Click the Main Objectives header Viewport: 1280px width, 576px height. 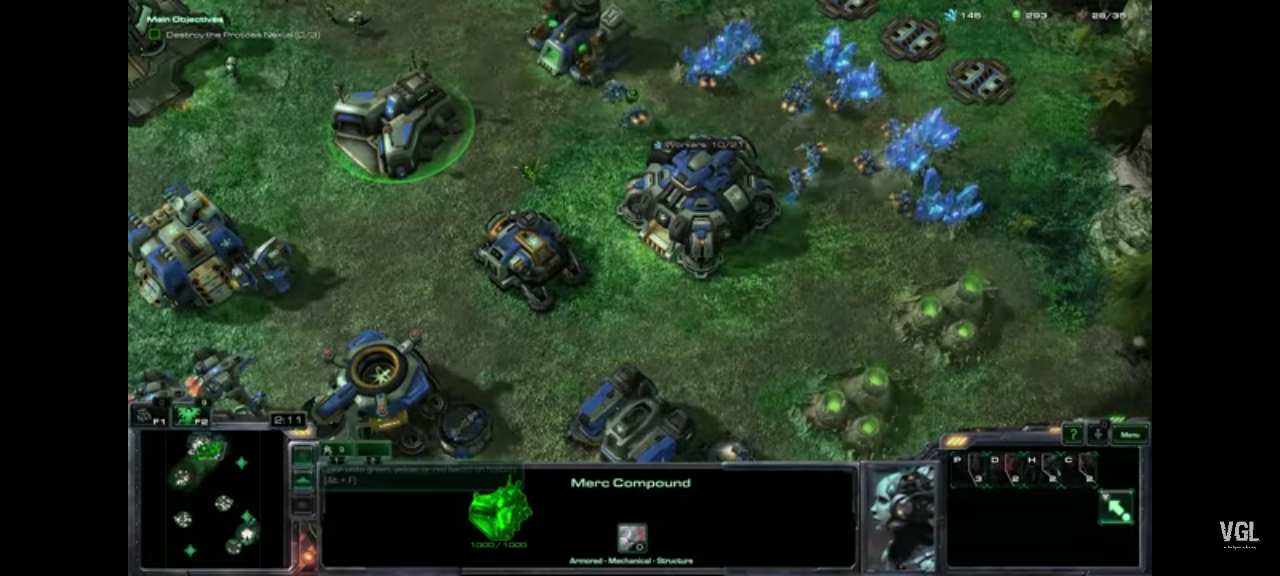click(x=185, y=19)
